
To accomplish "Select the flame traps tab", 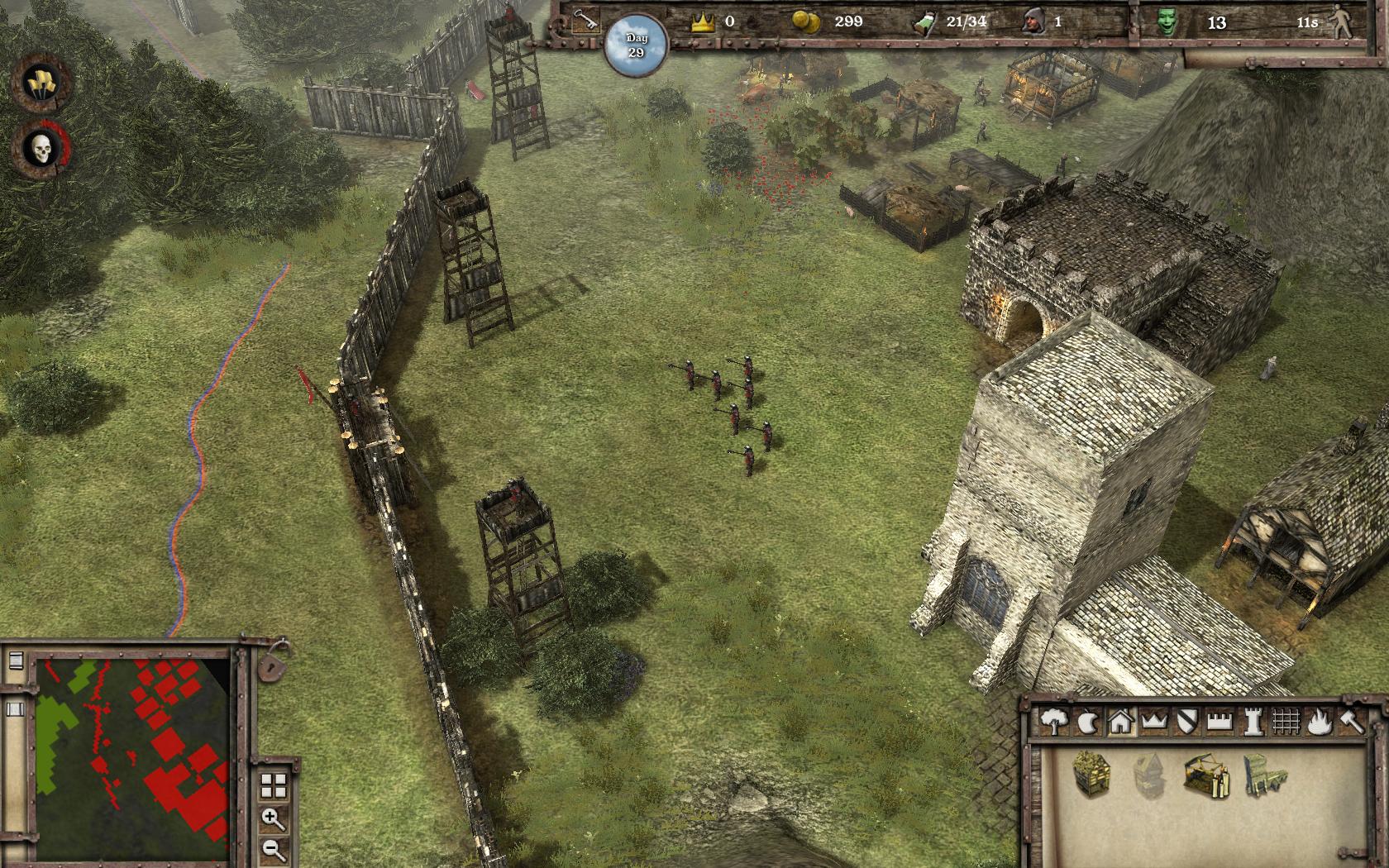I will click(x=1320, y=722).
